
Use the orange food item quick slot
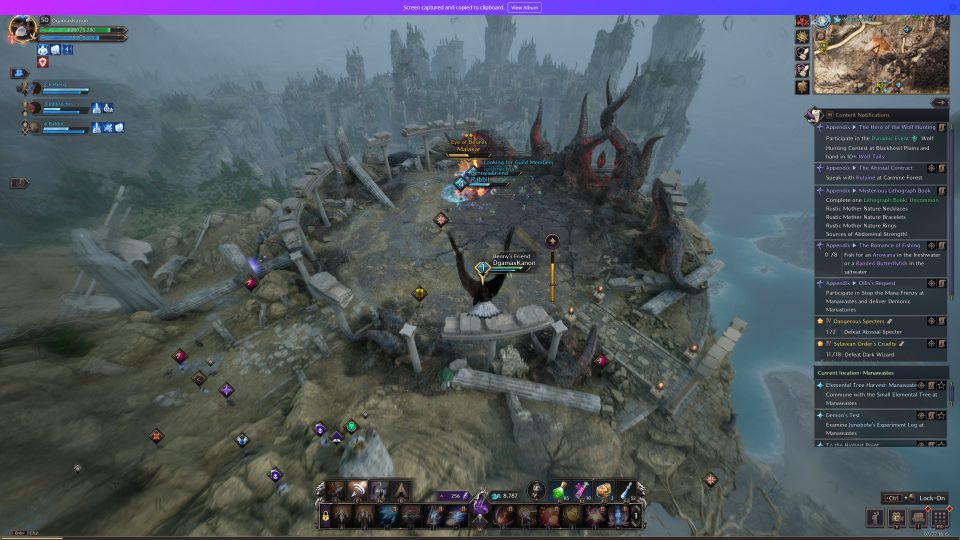click(604, 490)
